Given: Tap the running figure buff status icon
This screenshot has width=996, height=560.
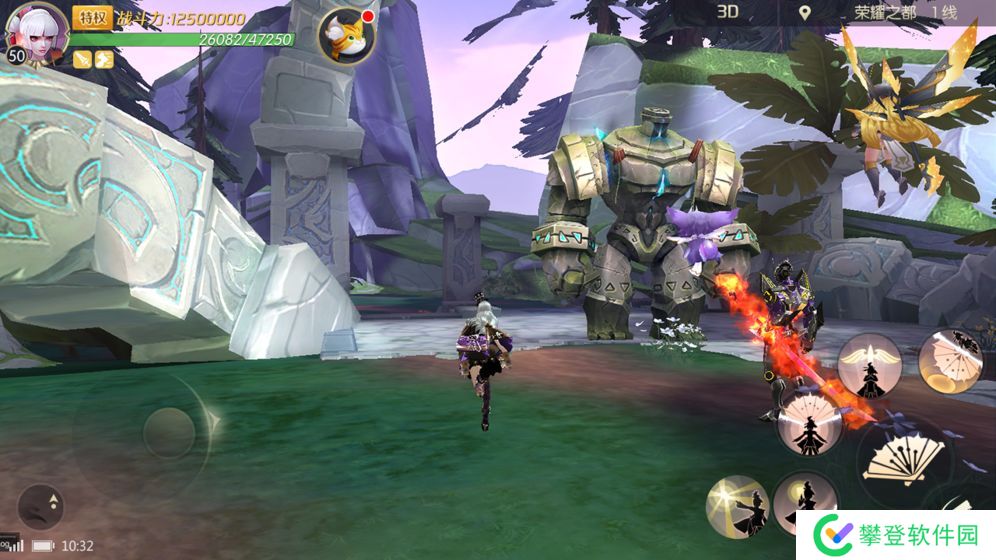Looking at the screenshot, I should tap(104, 59).
